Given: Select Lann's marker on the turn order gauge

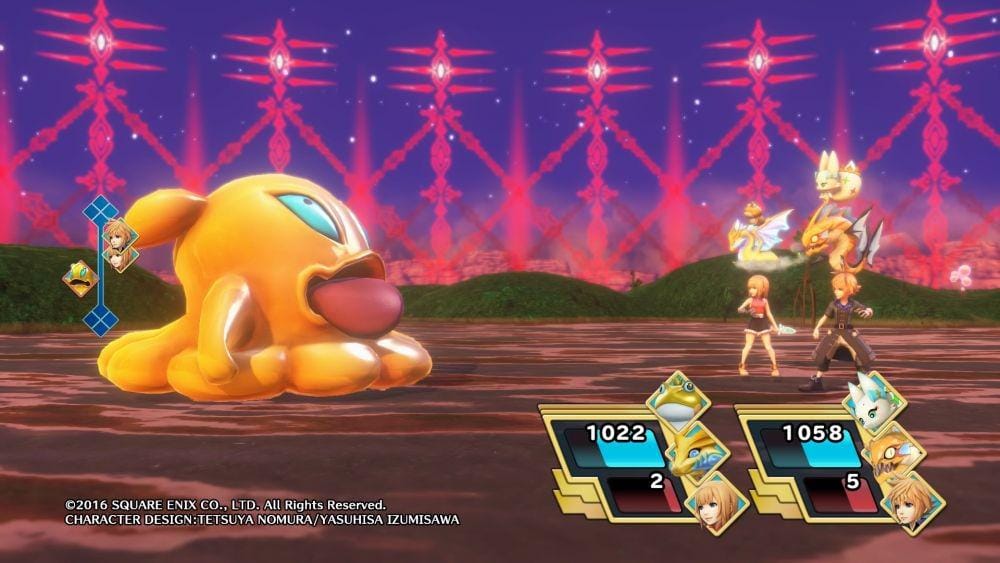Looking at the screenshot, I should tap(119, 235).
